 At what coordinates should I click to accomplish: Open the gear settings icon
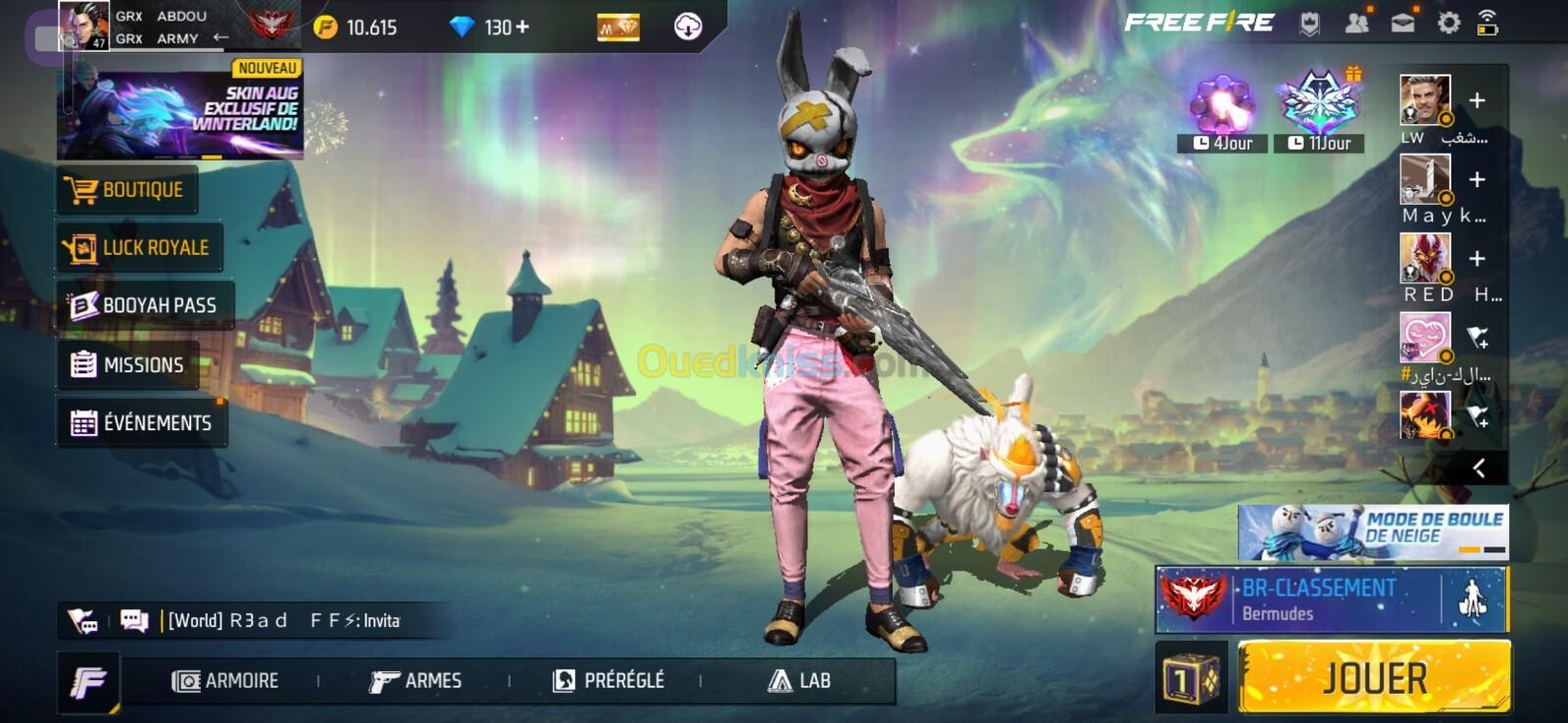(1448, 23)
